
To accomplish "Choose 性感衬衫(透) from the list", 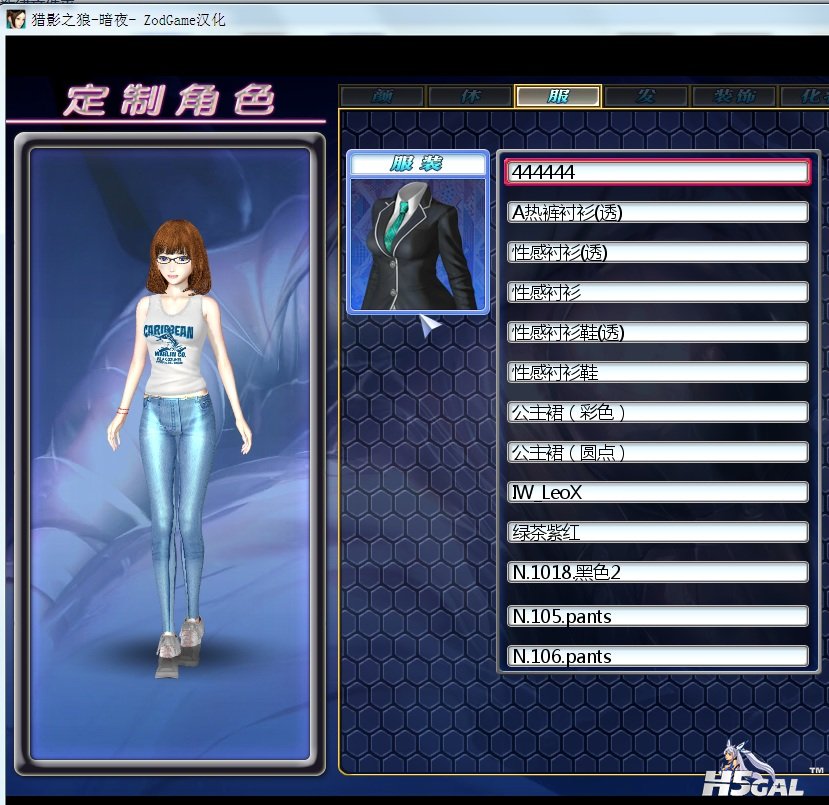I will (657, 252).
